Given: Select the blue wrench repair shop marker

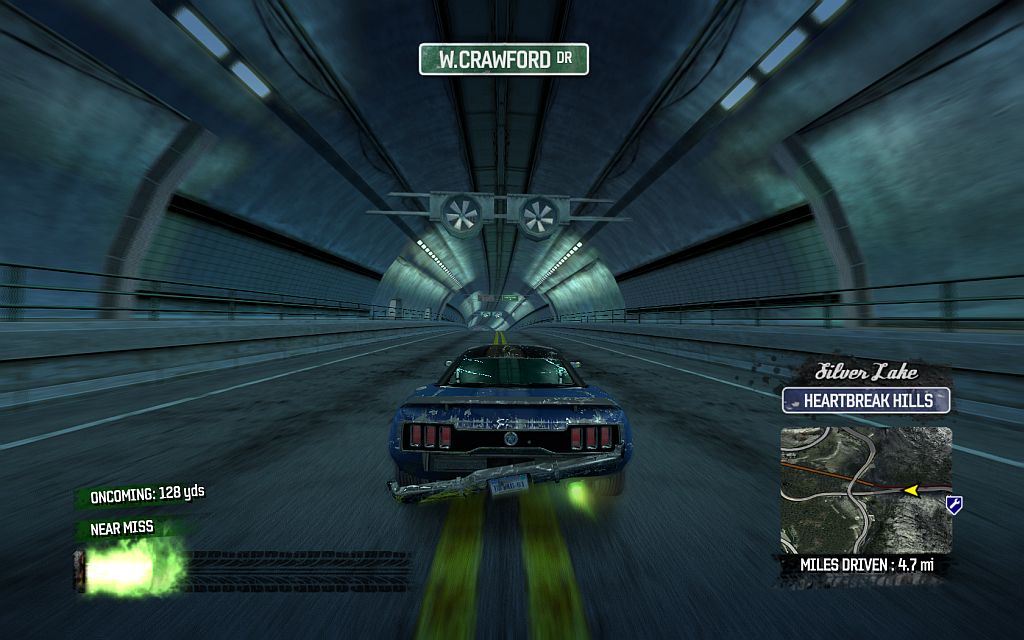Looking at the screenshot, I should point(954,505).
